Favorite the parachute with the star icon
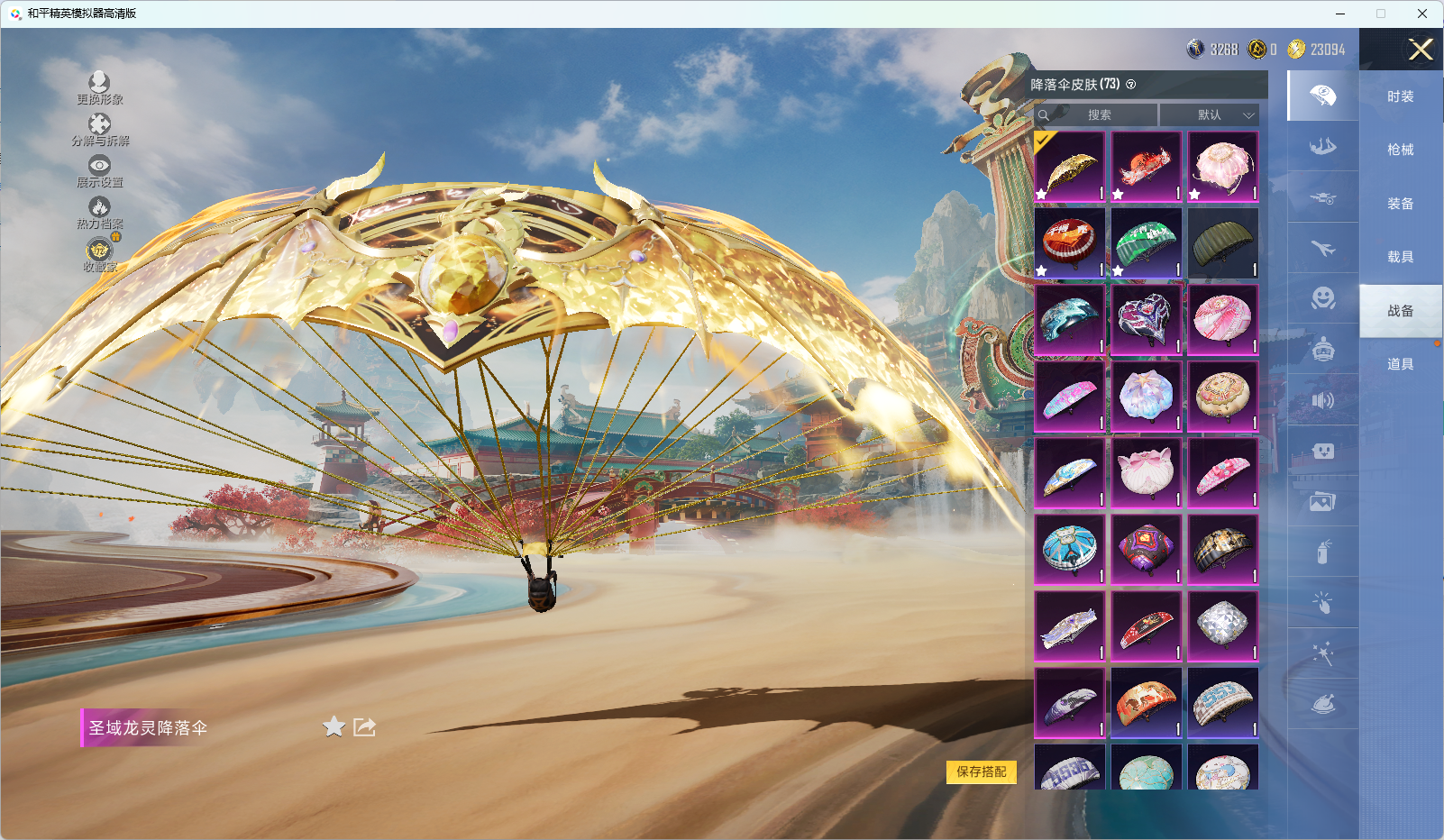The image size is (1444, 840). pos(334,726)
